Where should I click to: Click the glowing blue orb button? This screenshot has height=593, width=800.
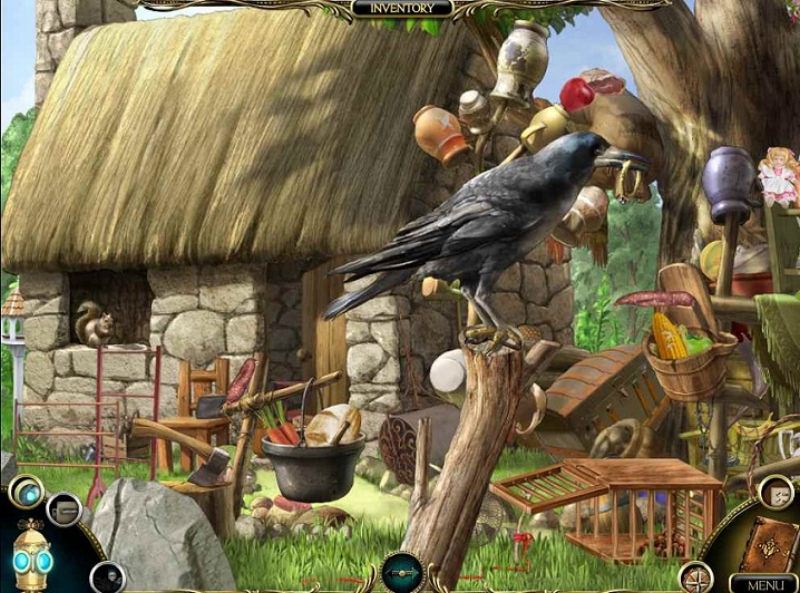pos(24,492)
